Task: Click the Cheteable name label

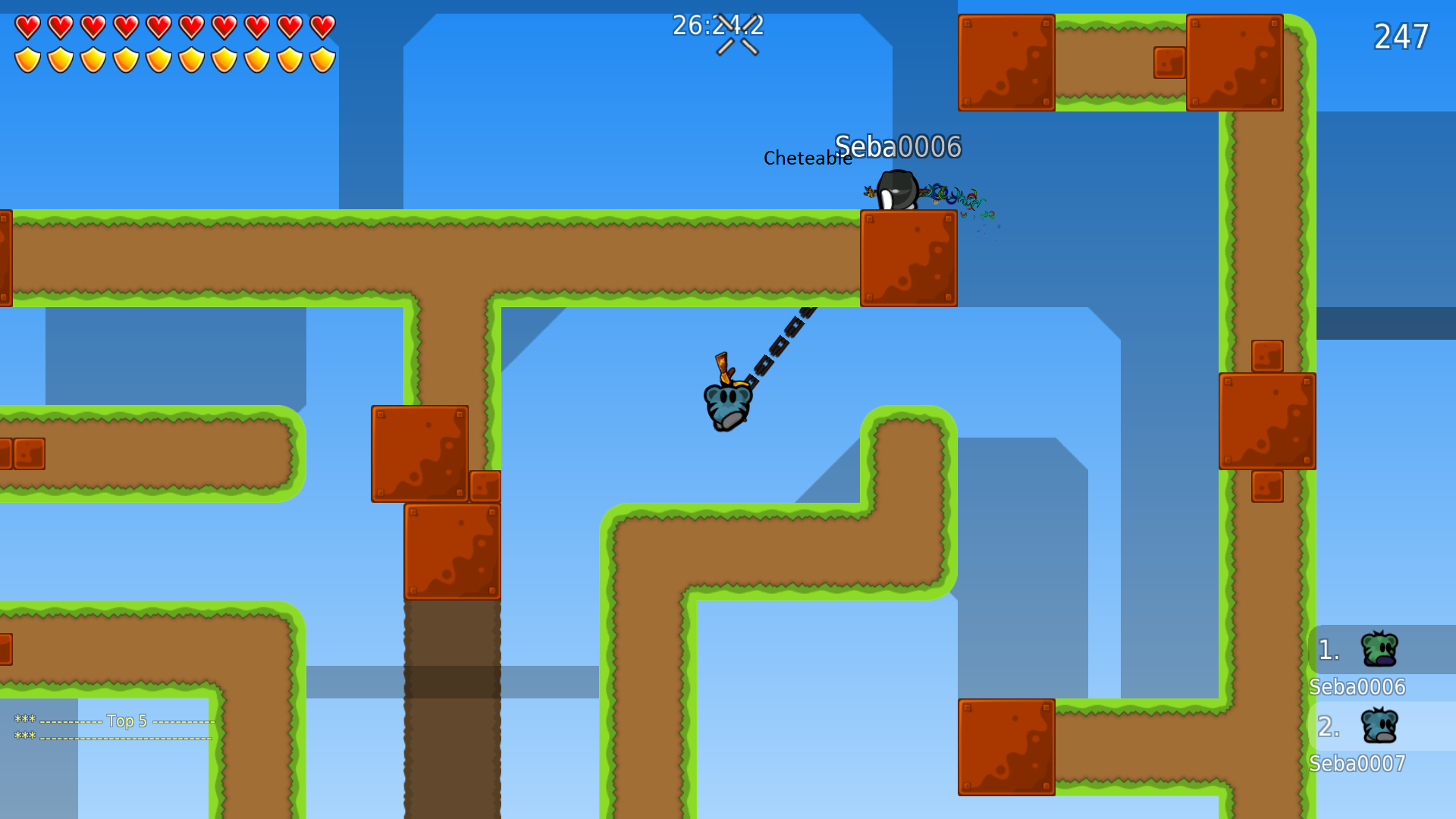Action: pyautogui.click(x=807, y=158)
